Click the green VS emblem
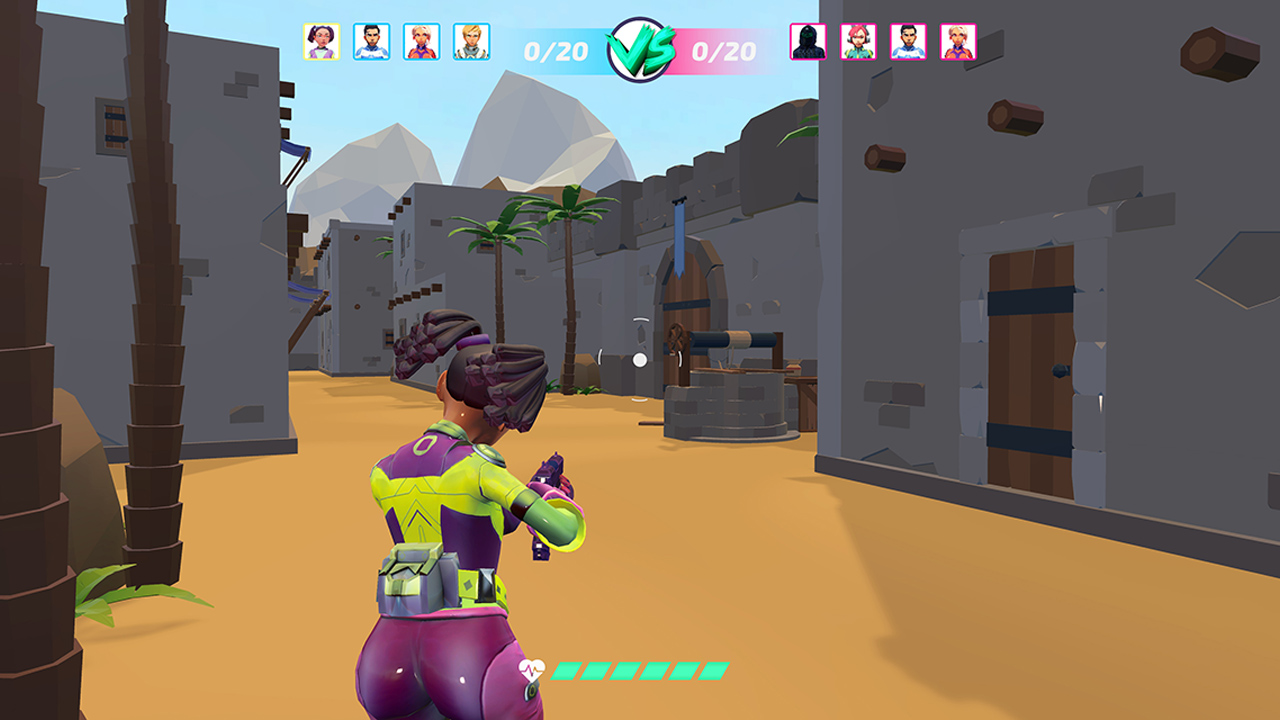 click(640, 50)
